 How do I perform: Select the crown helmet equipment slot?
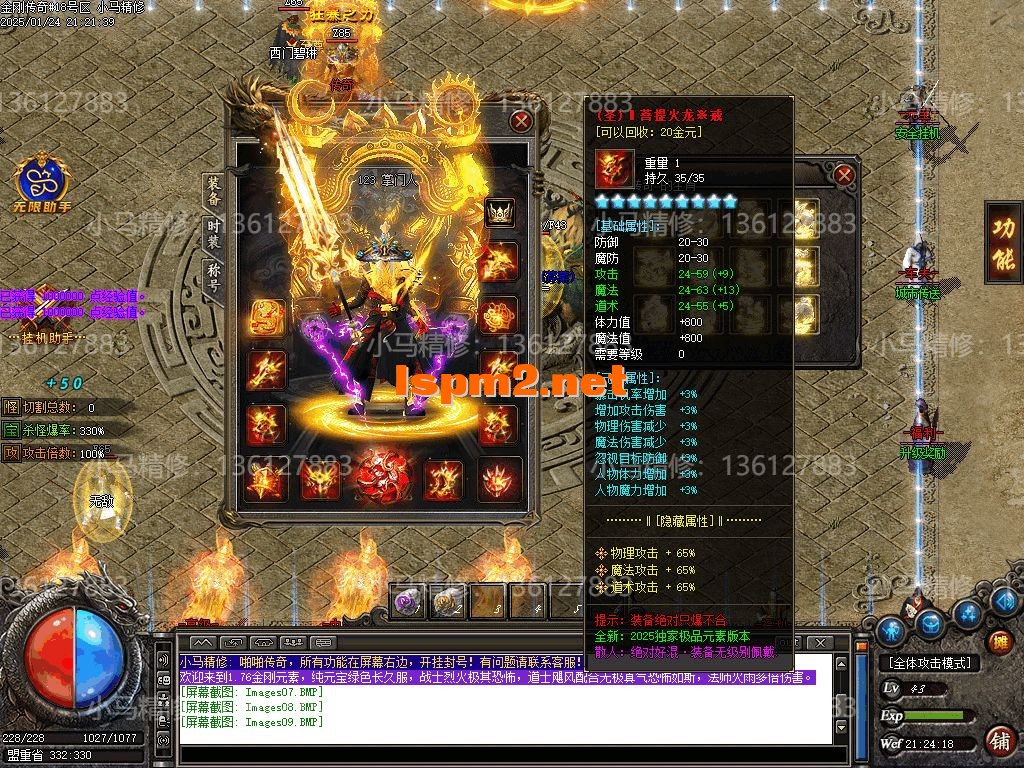499,212
